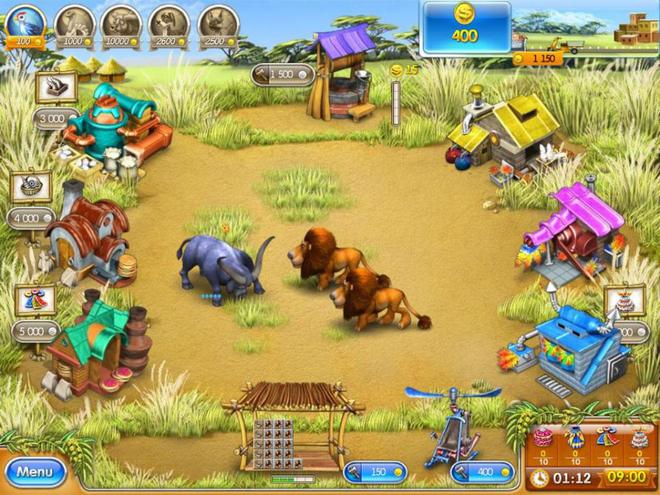
Task: Click the 3000-coin building upgrade button
Action: coord(52,119)
